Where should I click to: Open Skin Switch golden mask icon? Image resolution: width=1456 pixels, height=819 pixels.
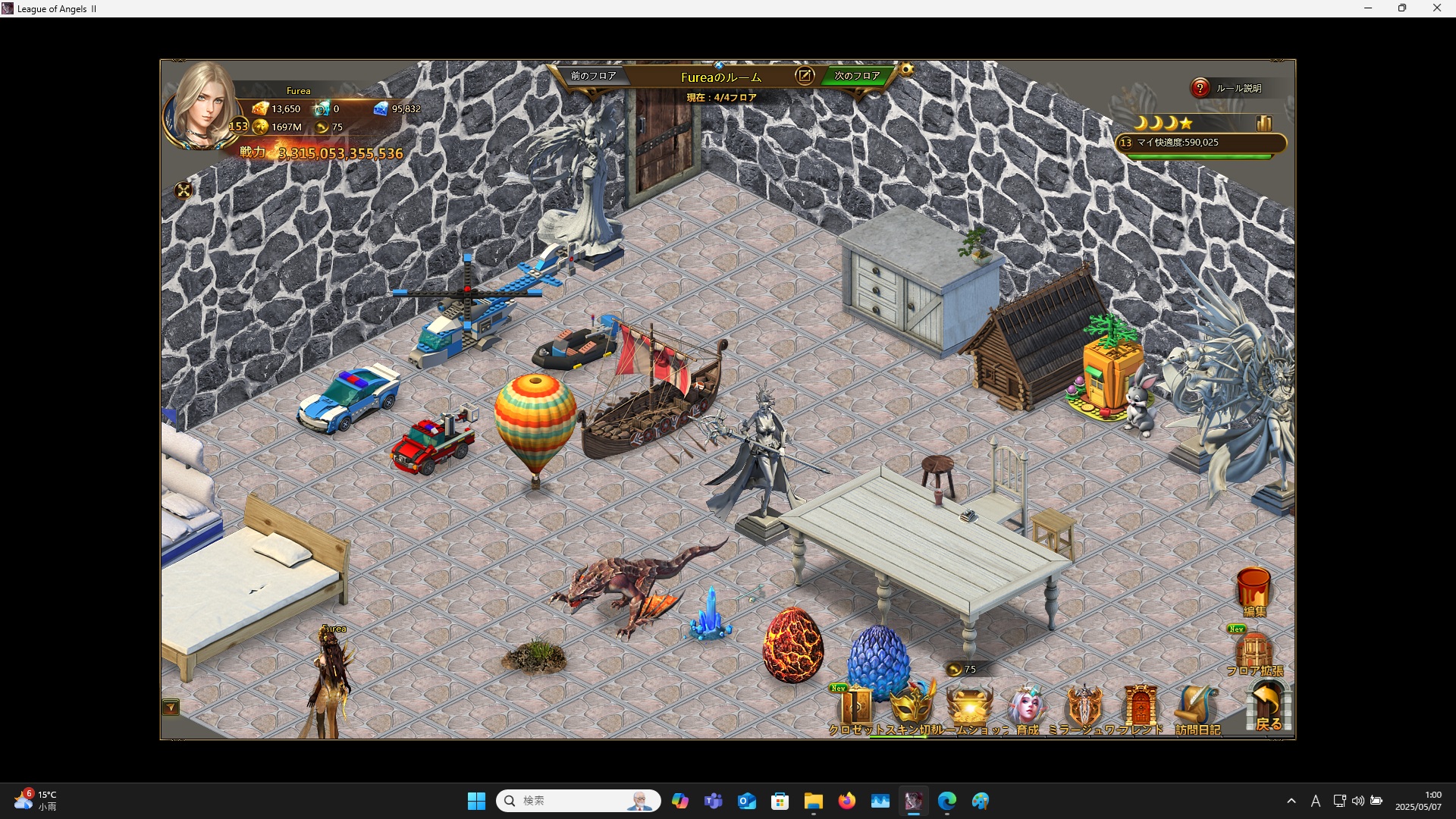[912, 707]
